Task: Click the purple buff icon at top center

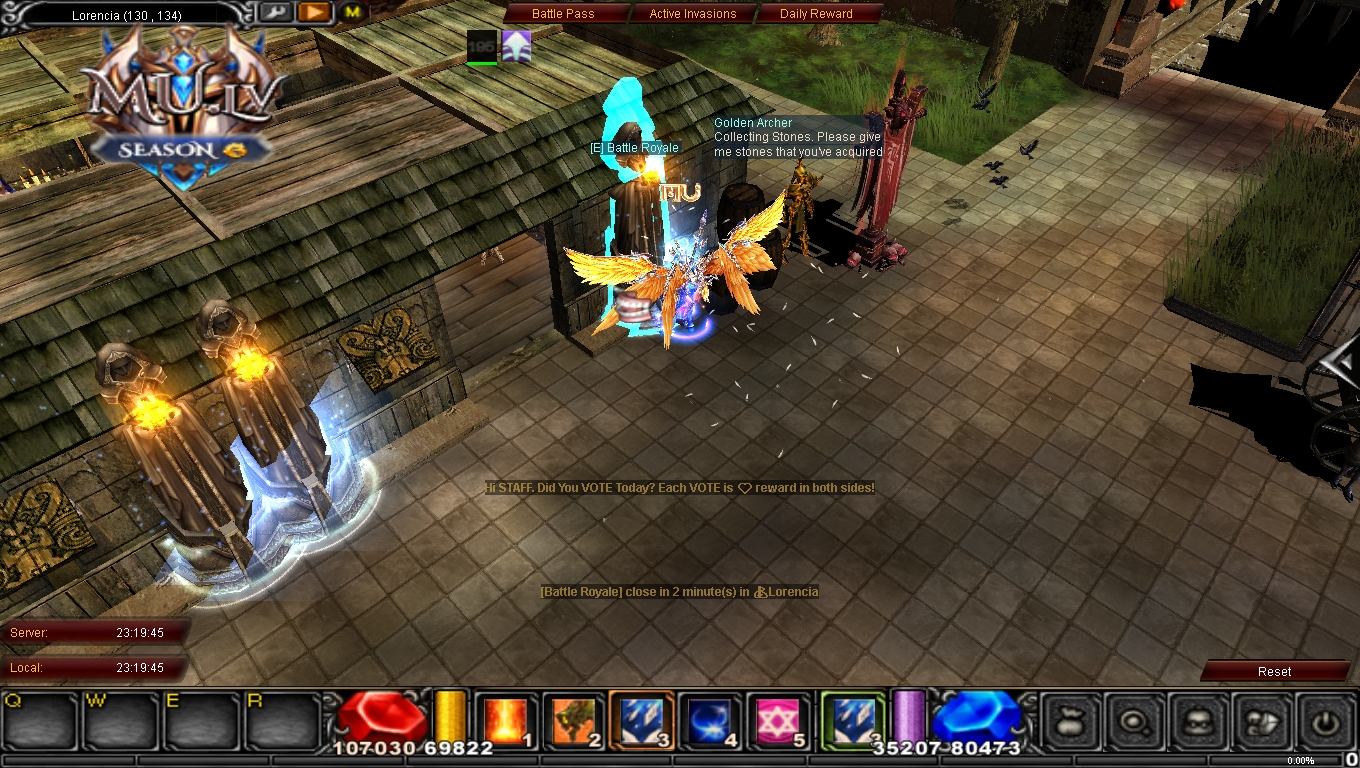Action: pyautogui.click(x=515, y=45)
